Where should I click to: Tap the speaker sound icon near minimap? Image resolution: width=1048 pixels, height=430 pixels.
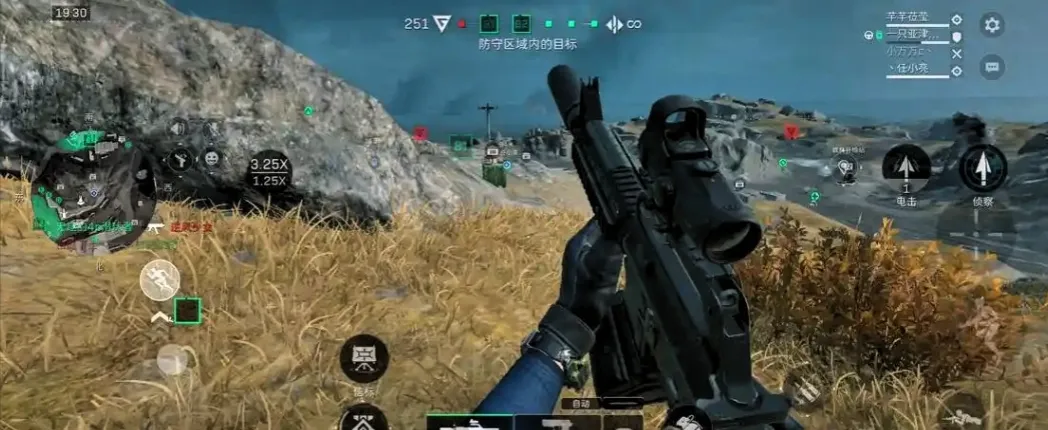pyautogui.click(x=178, y=127)
